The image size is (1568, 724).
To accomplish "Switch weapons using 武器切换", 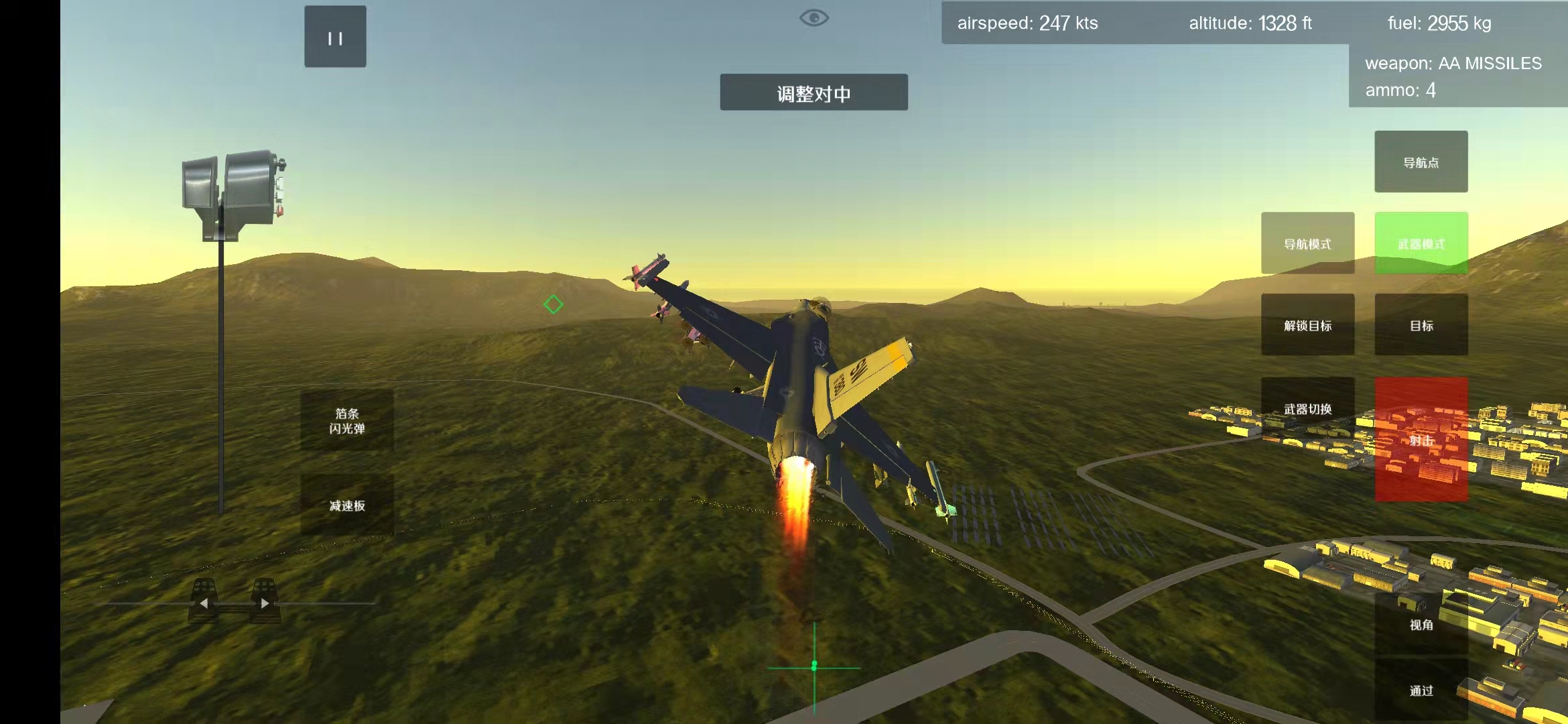I will [1307, 408].
